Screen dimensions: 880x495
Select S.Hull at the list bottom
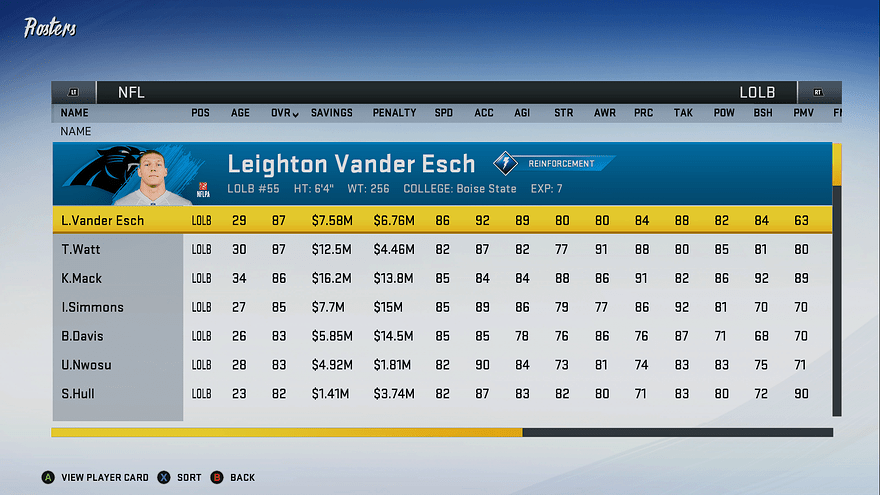click(x=78, y=394)
